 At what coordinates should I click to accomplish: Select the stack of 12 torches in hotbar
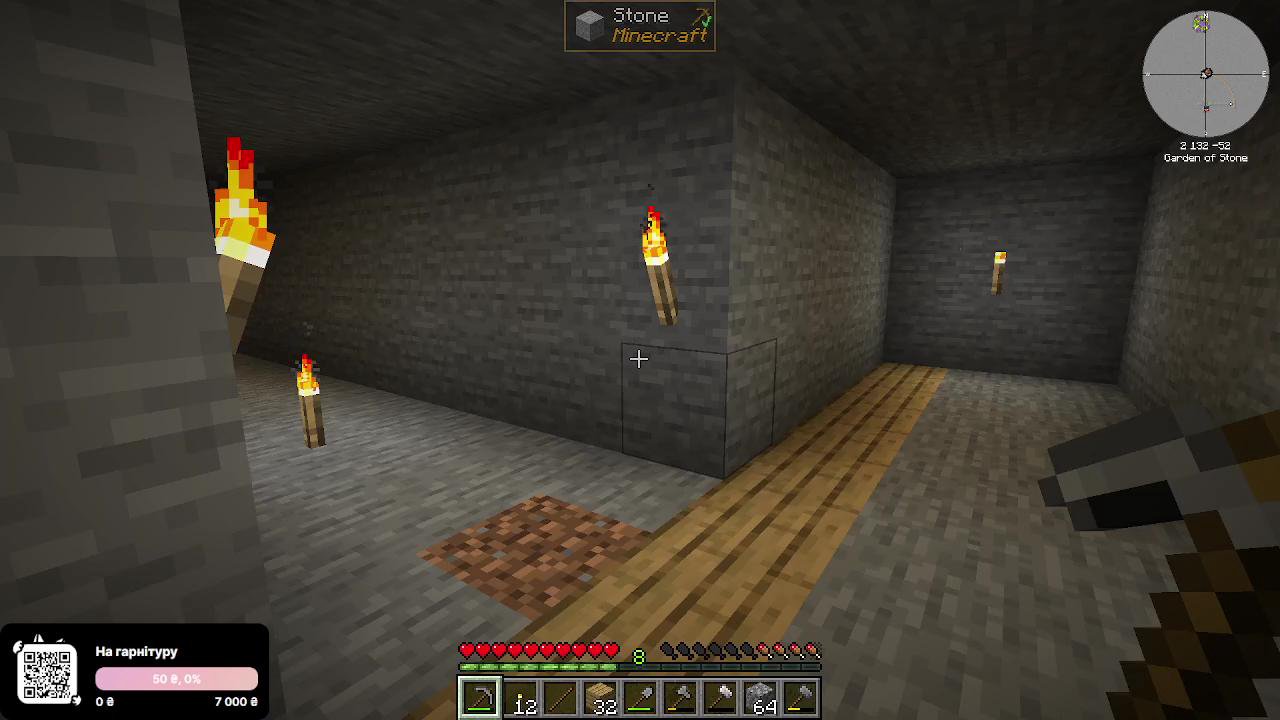(520, 697)
